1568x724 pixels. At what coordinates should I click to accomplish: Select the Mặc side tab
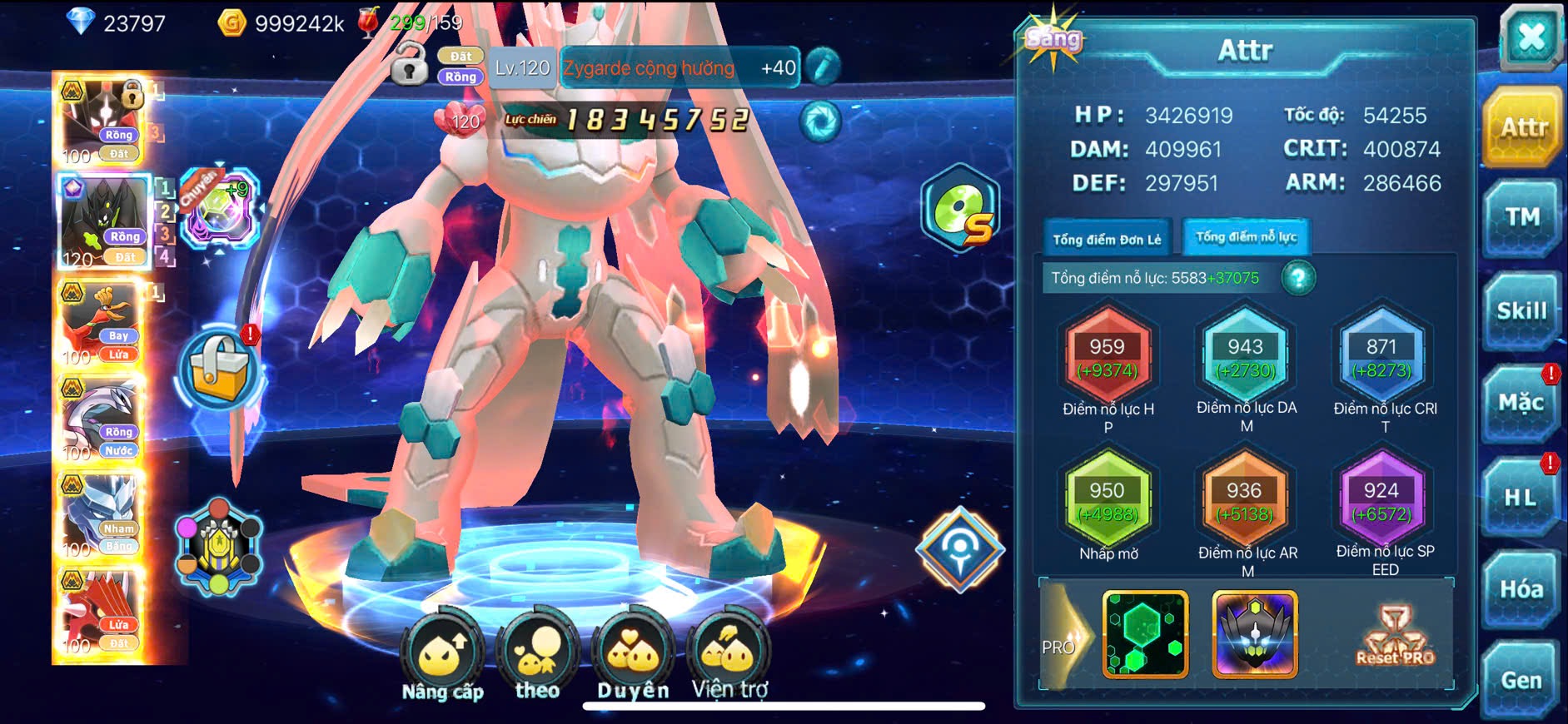click(1521, 404)
